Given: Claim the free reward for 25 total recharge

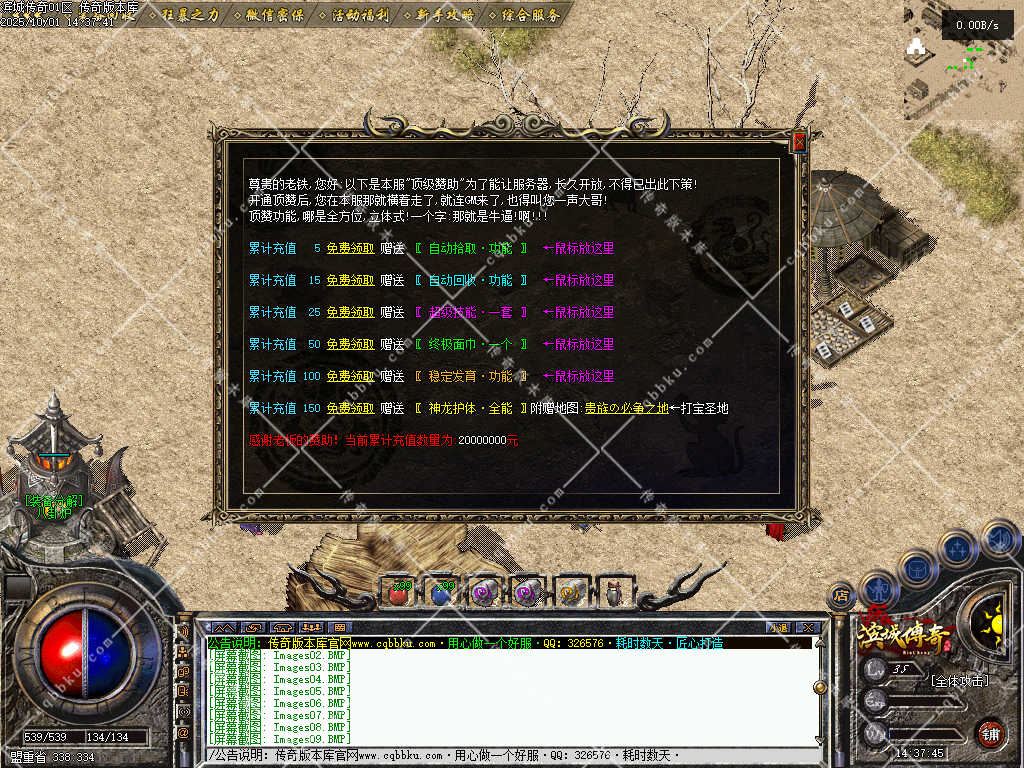Looking at the screenshot, I should point(350,312).
